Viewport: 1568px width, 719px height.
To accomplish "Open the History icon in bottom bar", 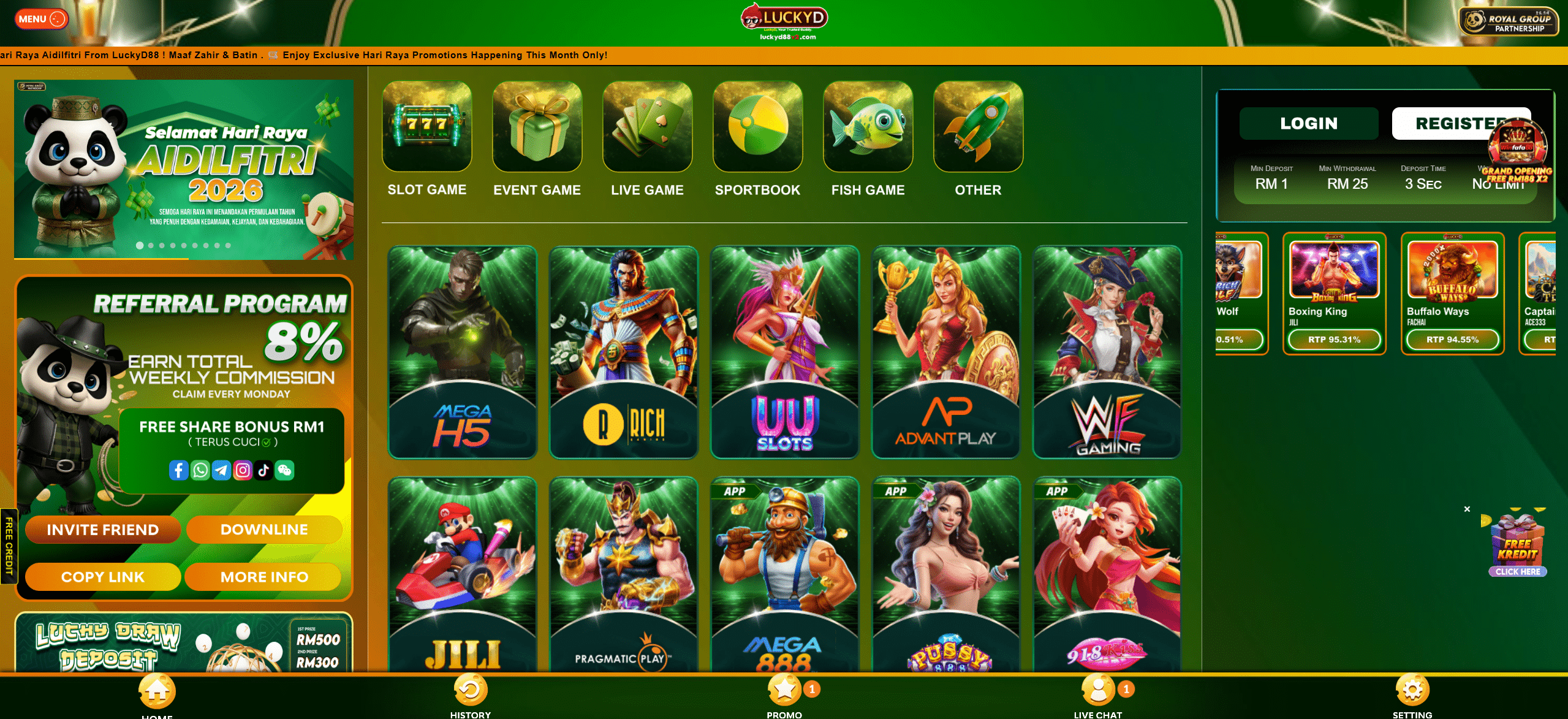I will coord(470,690).
